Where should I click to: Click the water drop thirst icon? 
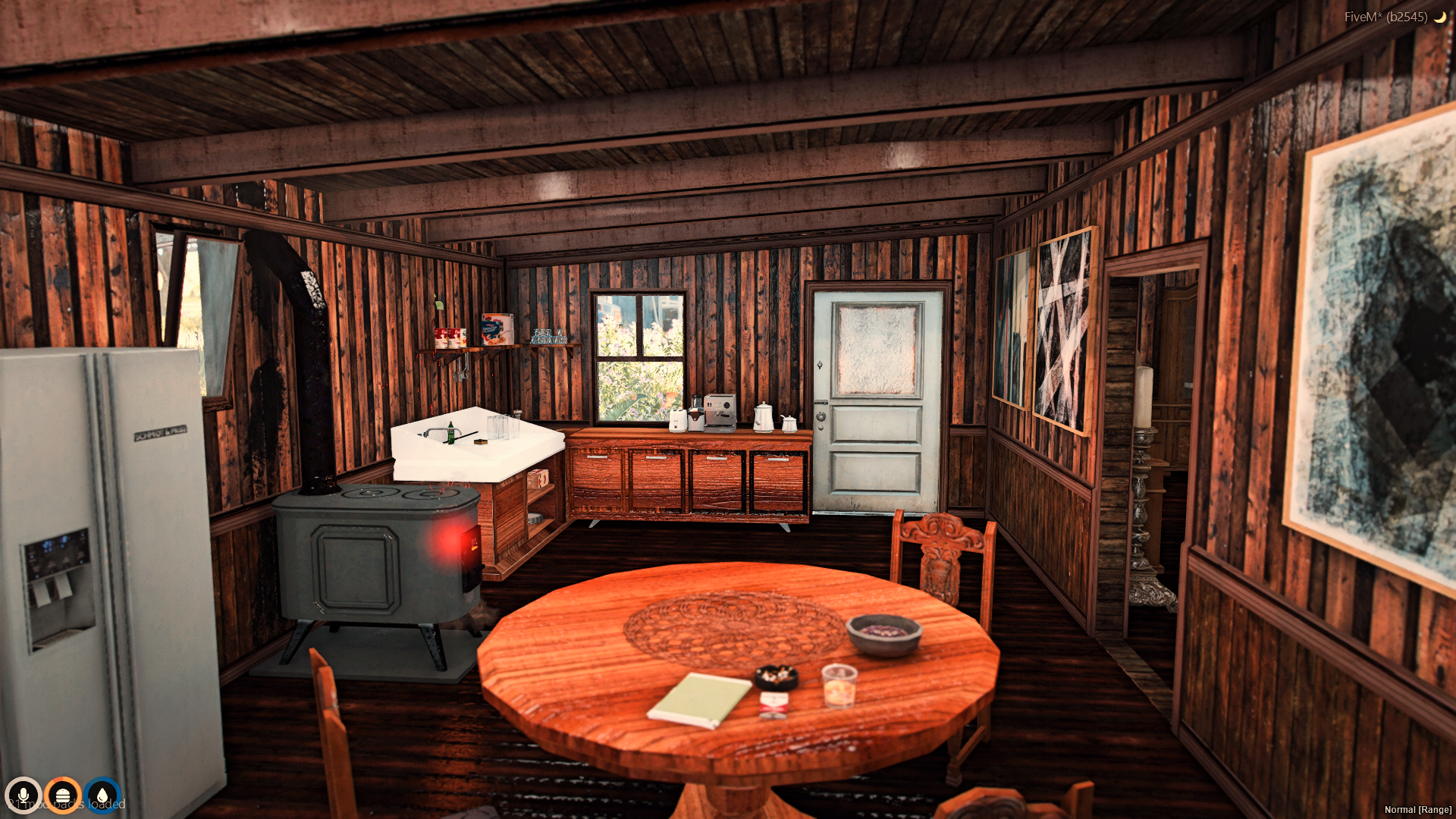click(x=102, y=795)
